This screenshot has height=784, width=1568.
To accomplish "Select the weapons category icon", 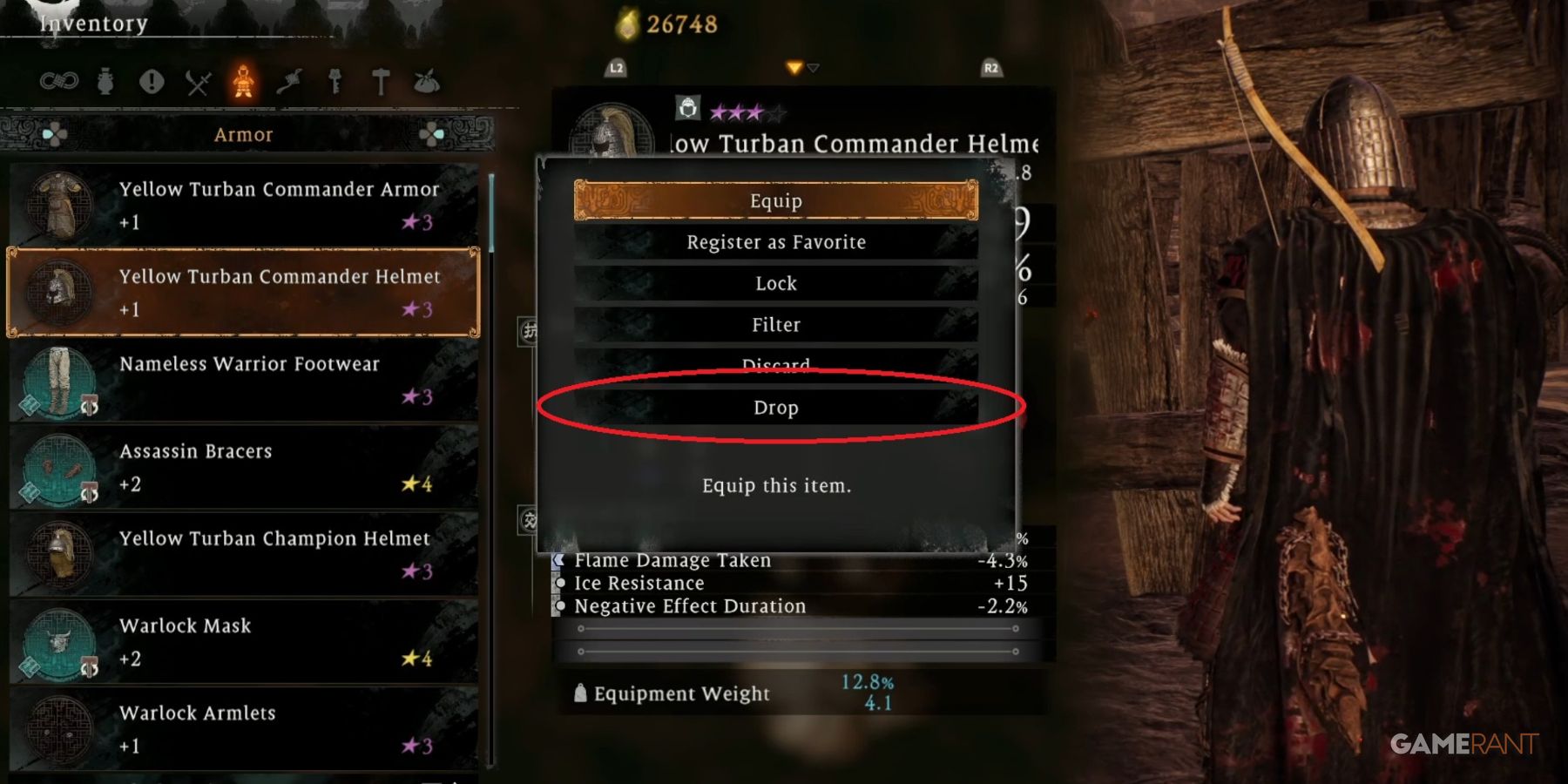I will 199,80.
